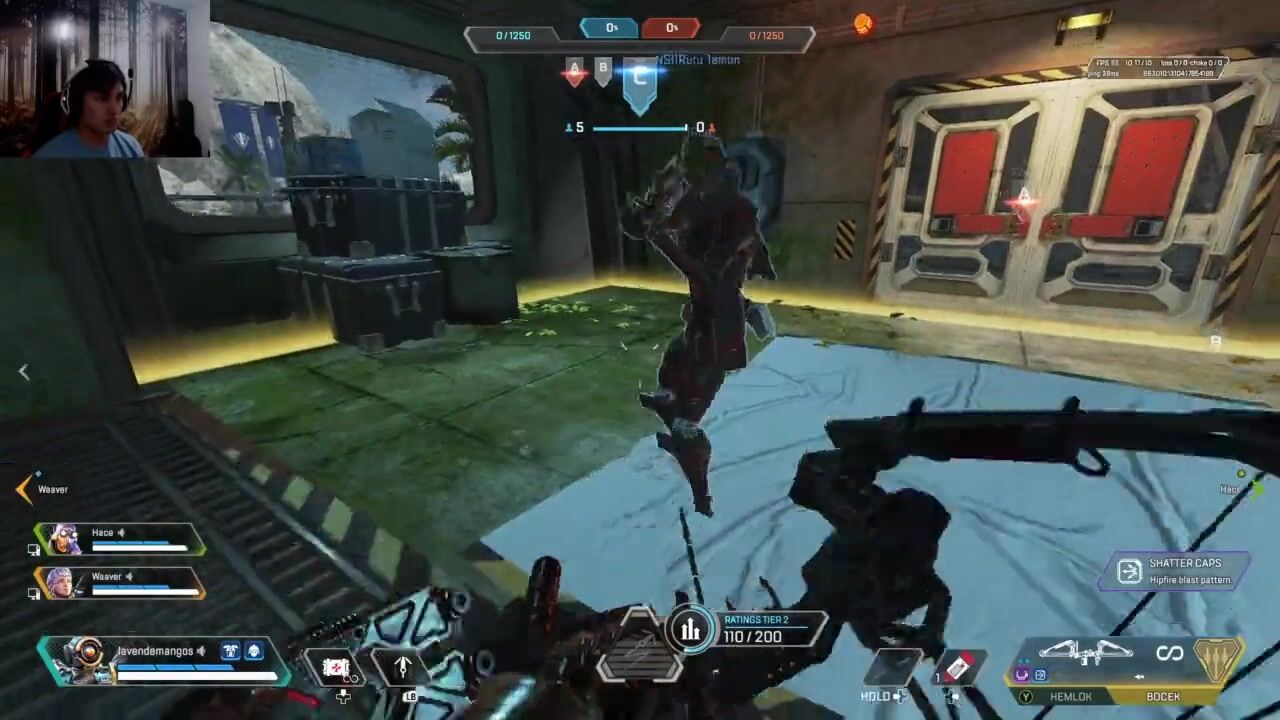Select capture point A marker
Screen dimensions: 1280x720
point(574,72)
